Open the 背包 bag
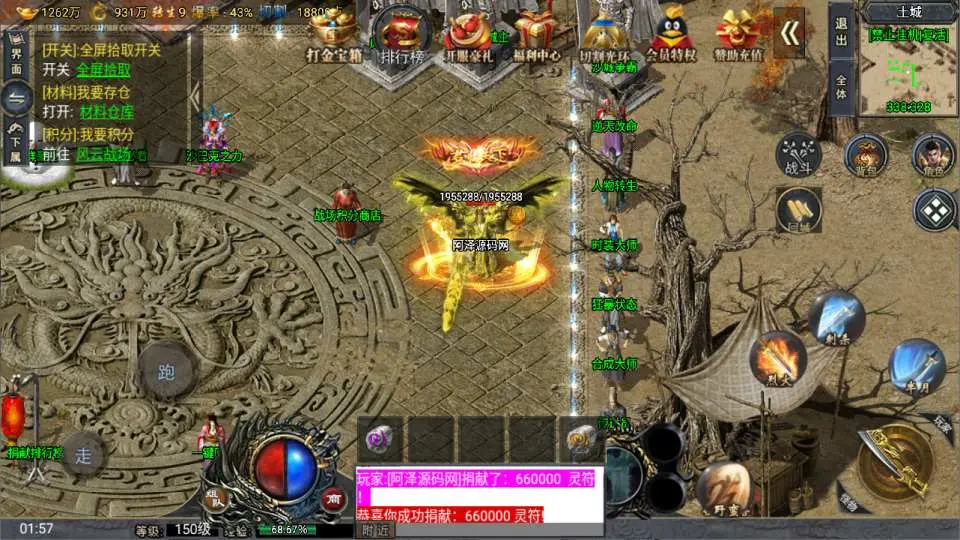Image resolution: width=960 pixels, height=540 pixels. pos(865,155)
